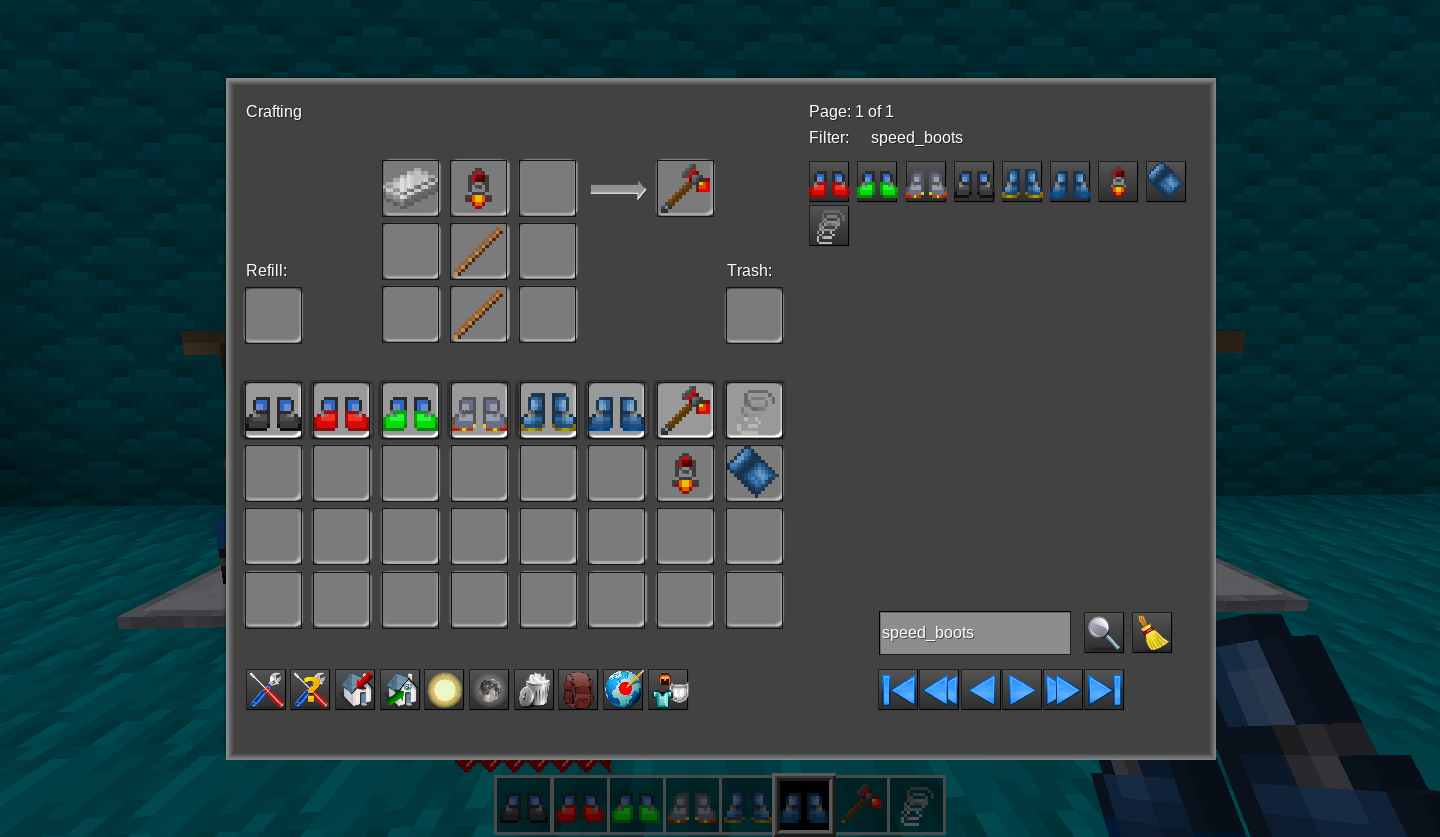The image size is (1440, 837).
Task: Select the coiled spring item in player inventory
Action: click(x=754, y=410)
